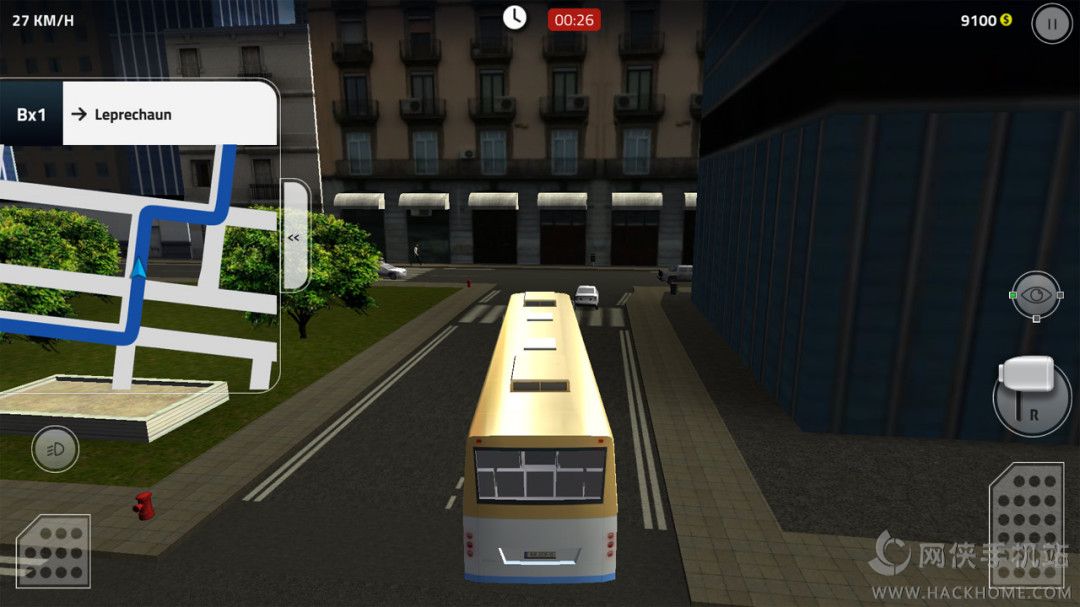Image resolution: width=1080 pixels, height=607 pixels.
Task: Collapse the route map panel
Action: click(295, 237)
